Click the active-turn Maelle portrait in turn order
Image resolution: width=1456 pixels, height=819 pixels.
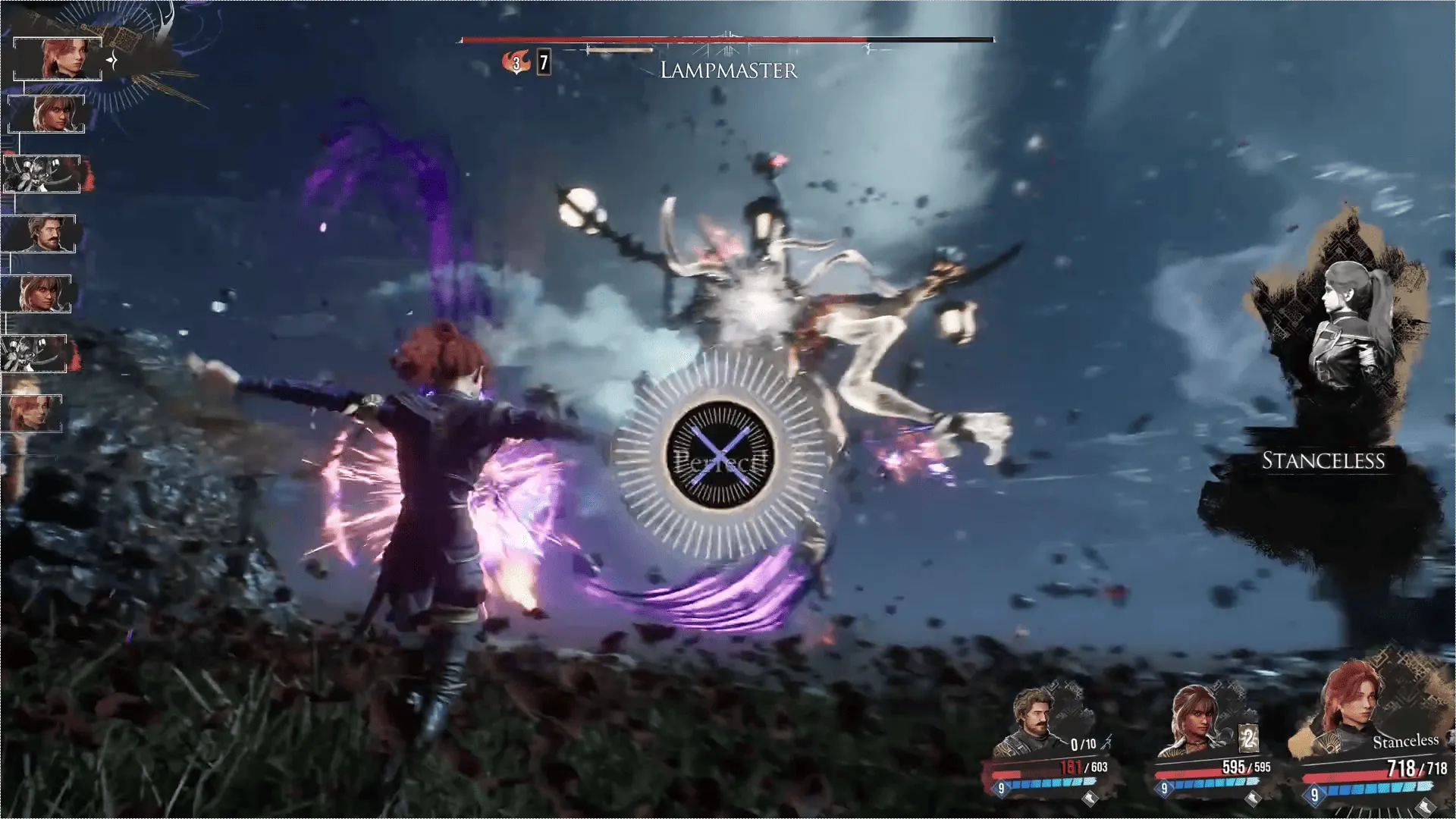pyautogui.click(x=58, y=58)
